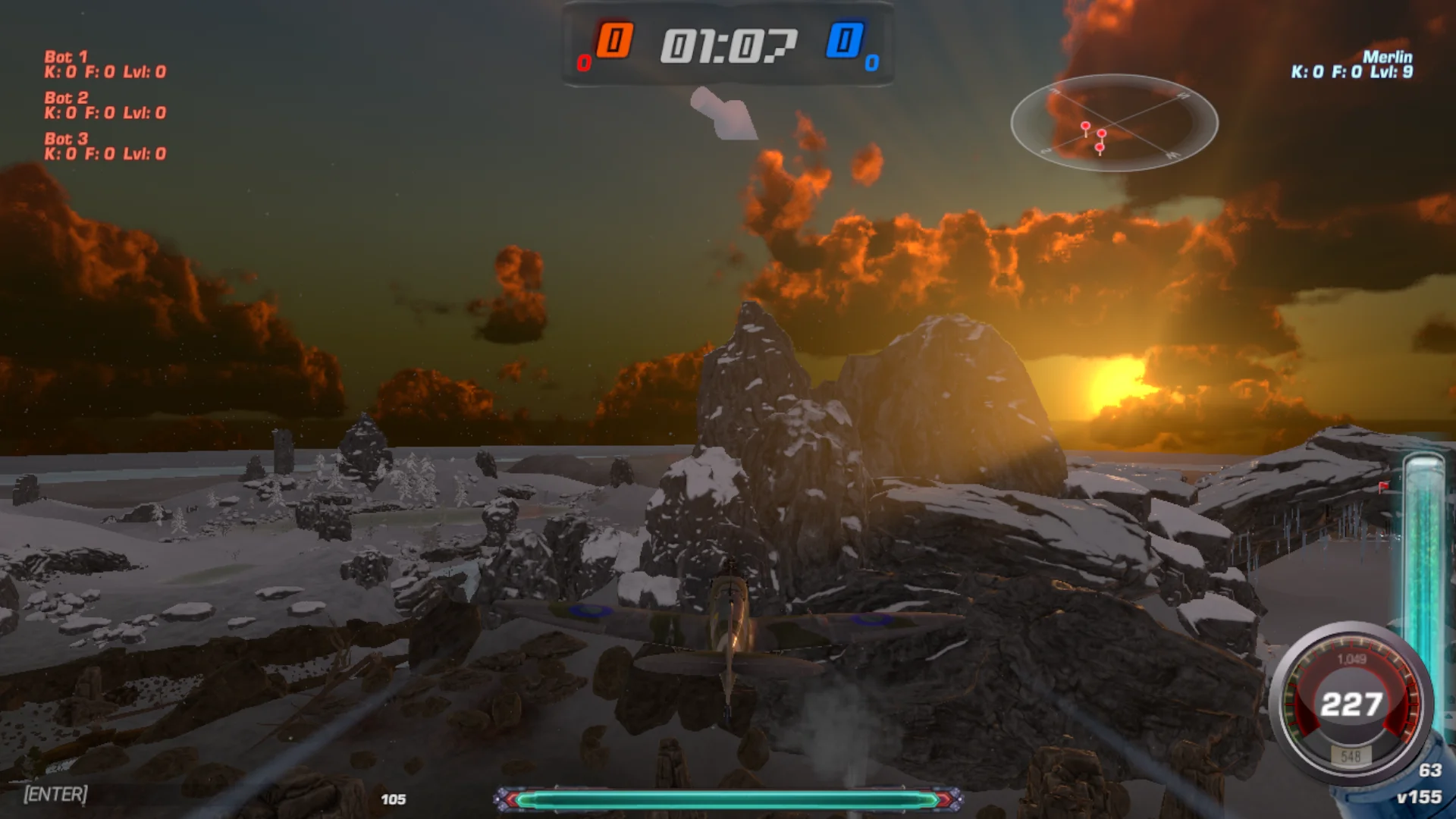Click the health bar at the bottom

point(730,798)
